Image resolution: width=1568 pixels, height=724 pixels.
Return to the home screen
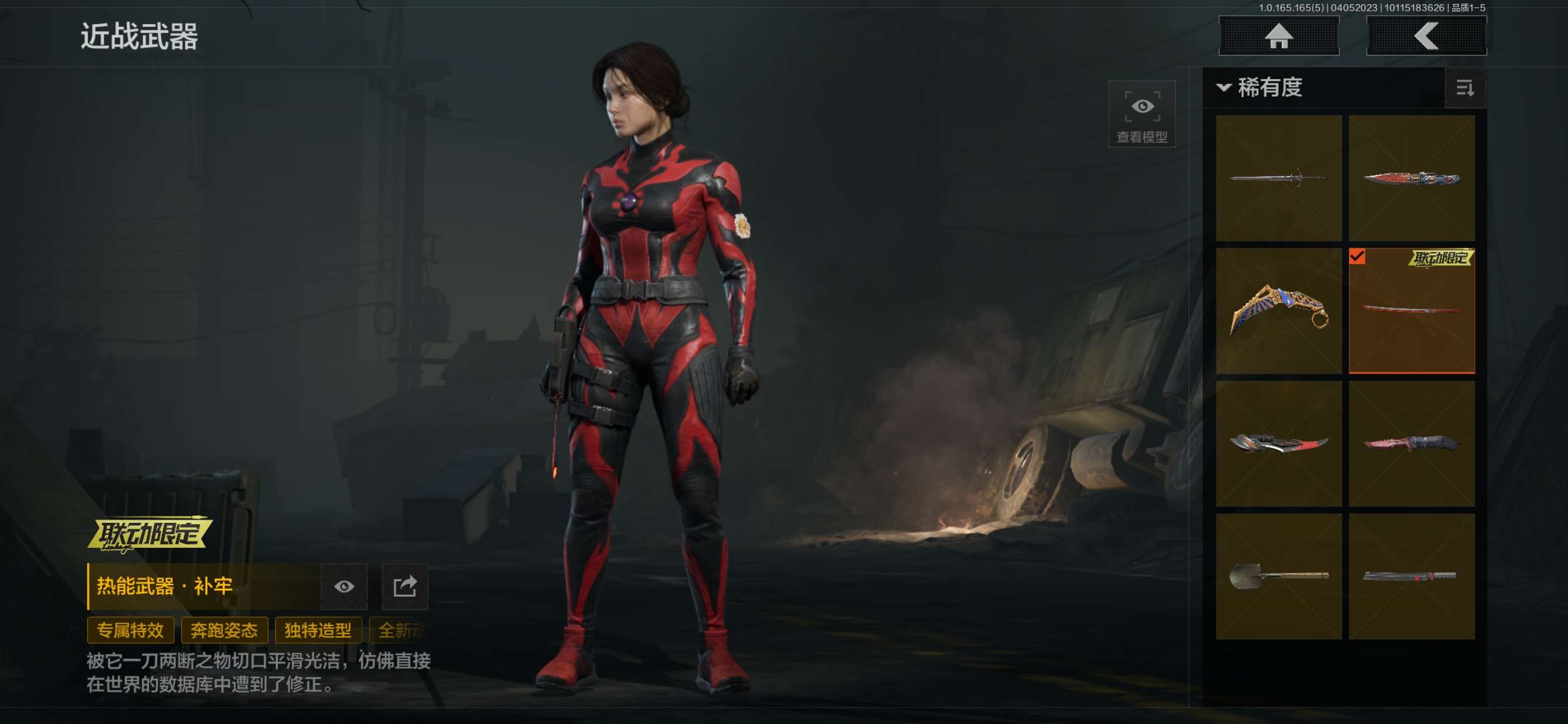point(1279,36)
